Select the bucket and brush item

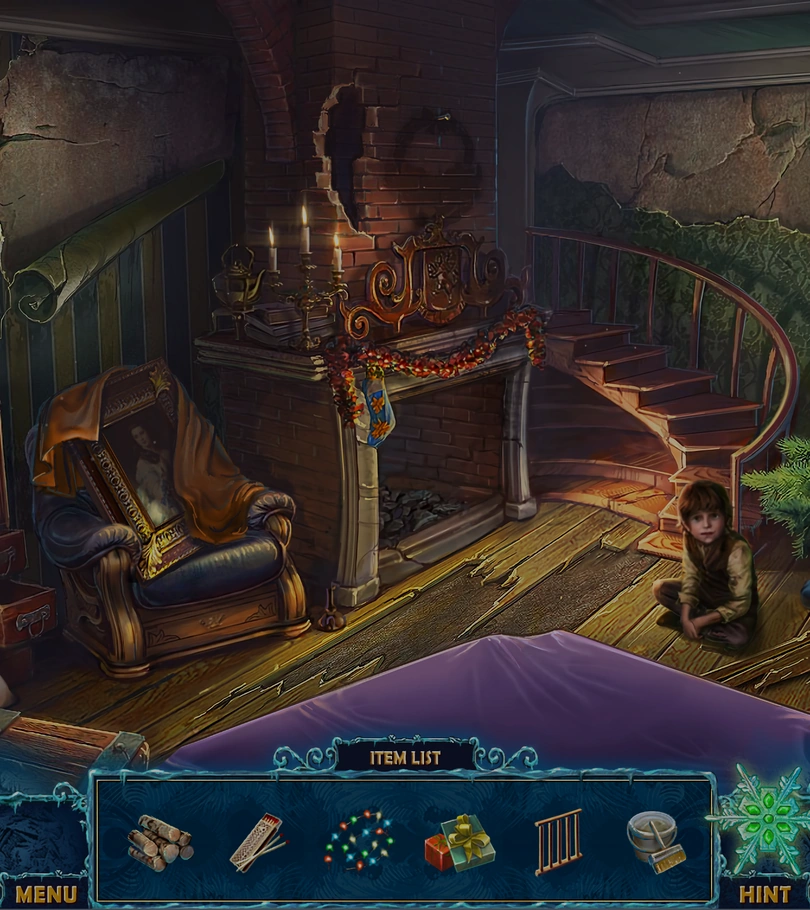point(656,838)
